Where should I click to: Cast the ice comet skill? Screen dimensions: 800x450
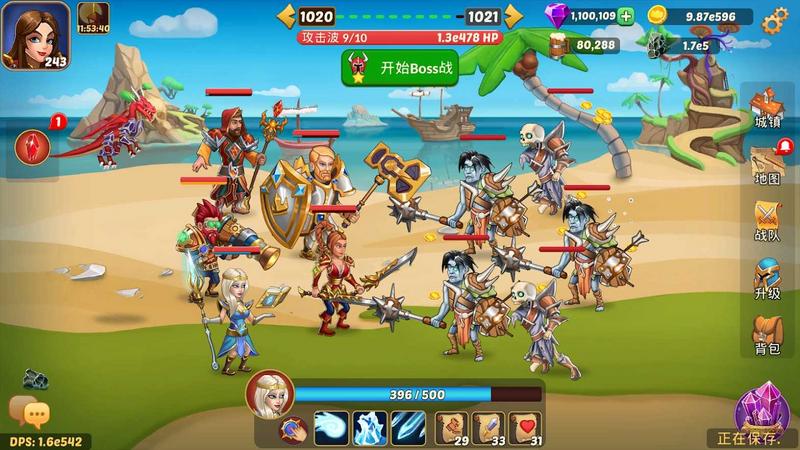pyautogui.click(x=331, y=427)
